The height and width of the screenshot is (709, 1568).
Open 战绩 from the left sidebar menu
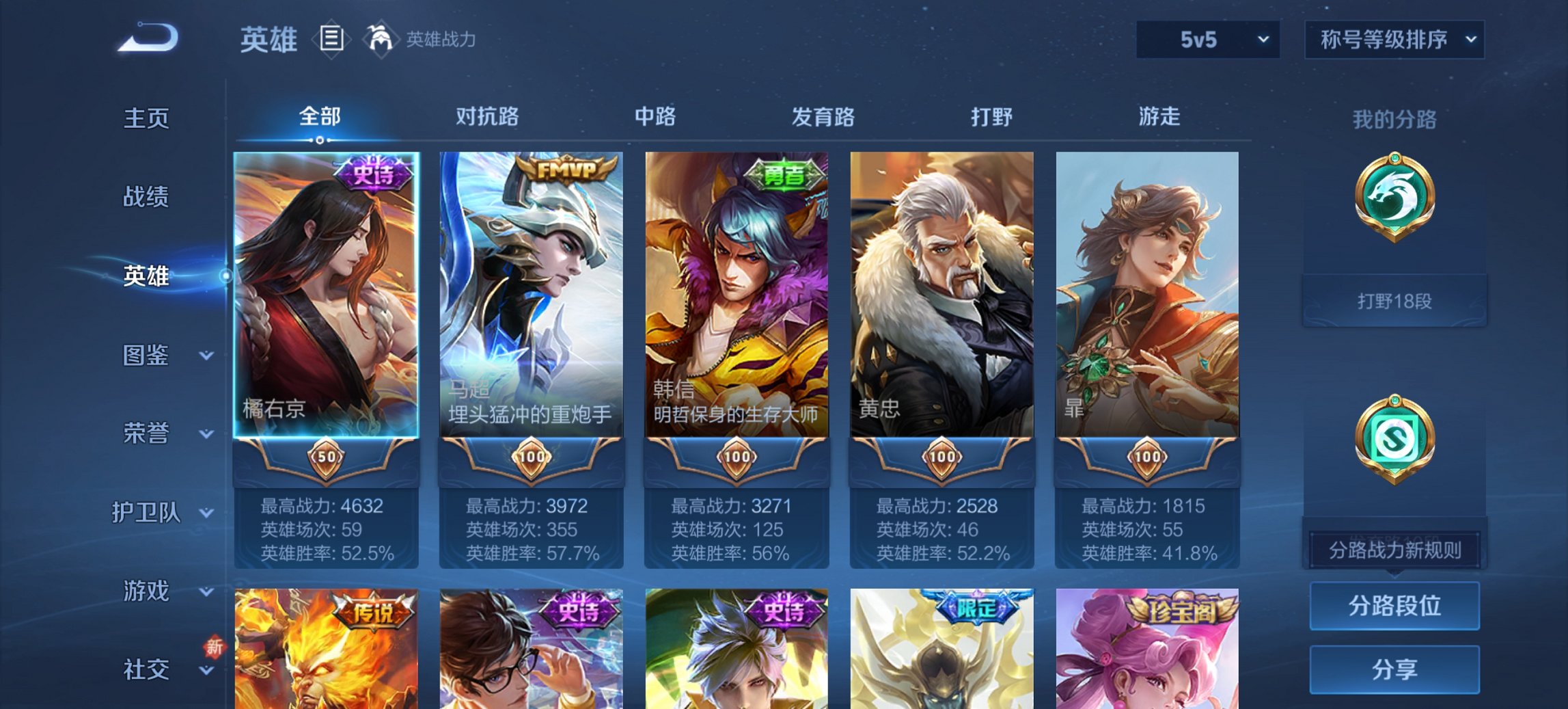click(146, 198)
